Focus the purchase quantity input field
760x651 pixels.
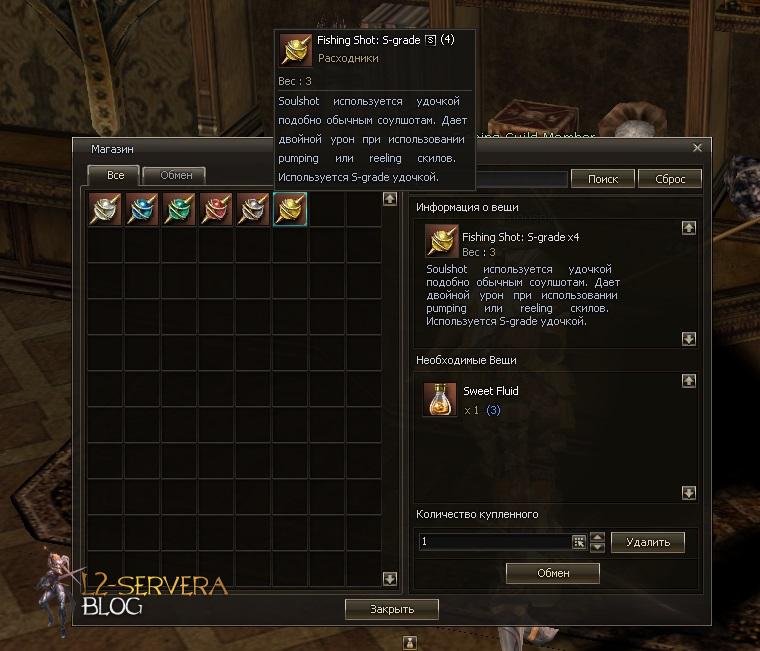(x=494, y=542)
